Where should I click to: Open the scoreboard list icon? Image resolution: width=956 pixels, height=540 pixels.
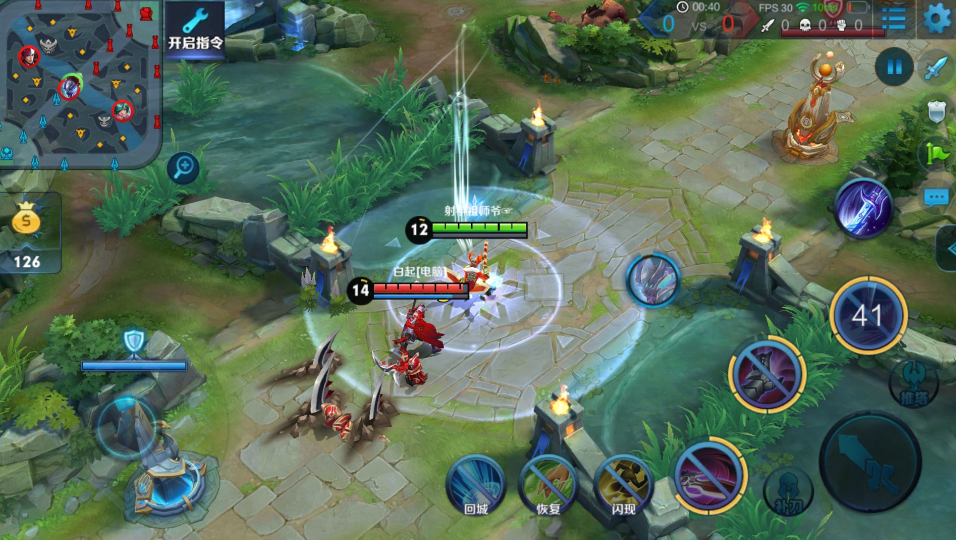(893, 17)
